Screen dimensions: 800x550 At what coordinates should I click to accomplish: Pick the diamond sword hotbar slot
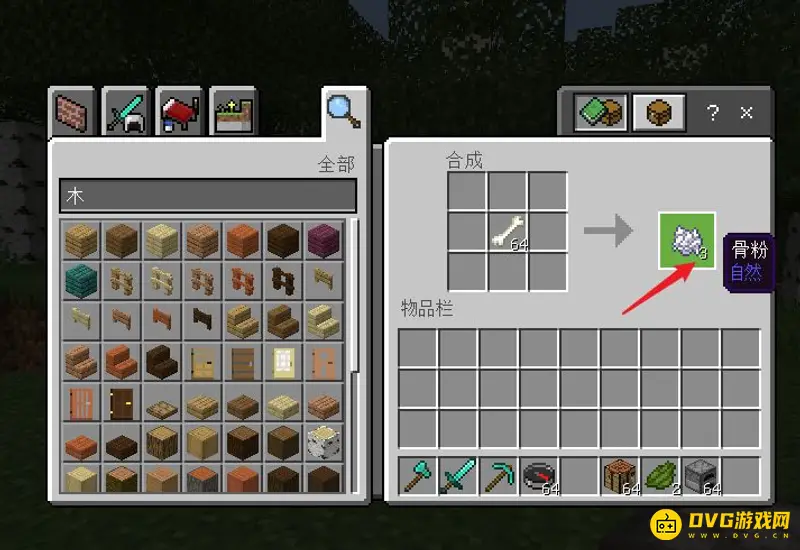pos(458,477)
